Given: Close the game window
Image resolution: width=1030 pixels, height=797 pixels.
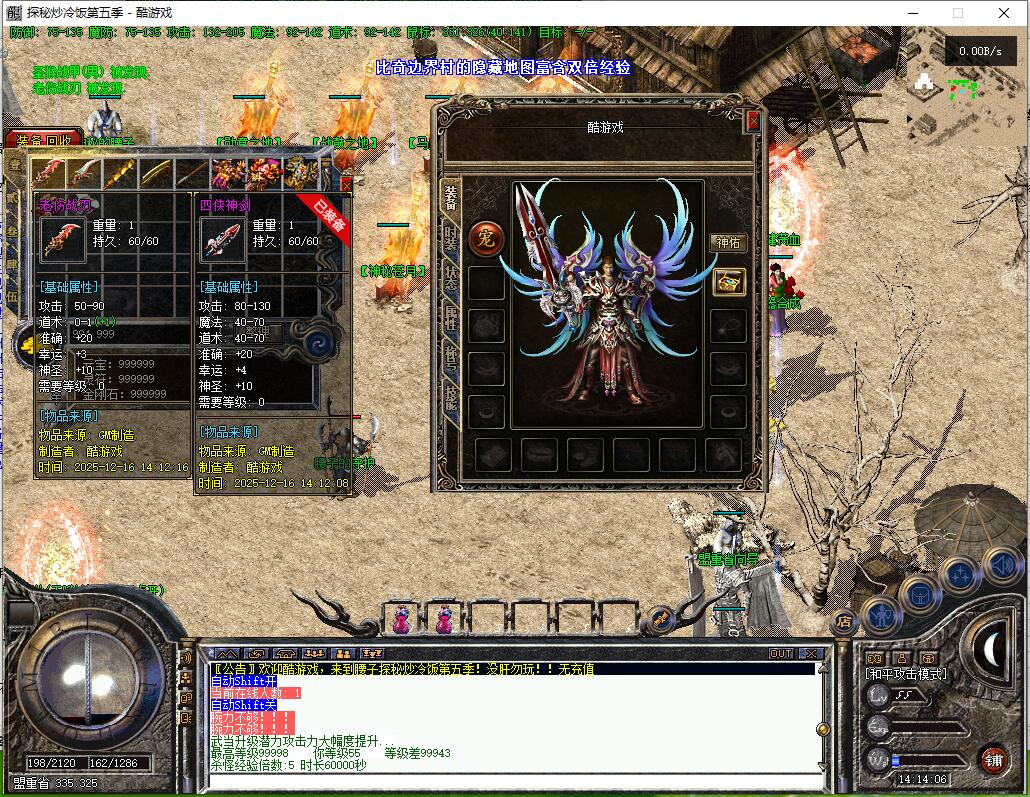Looking at the screenshot, I should click(1004, 13).
